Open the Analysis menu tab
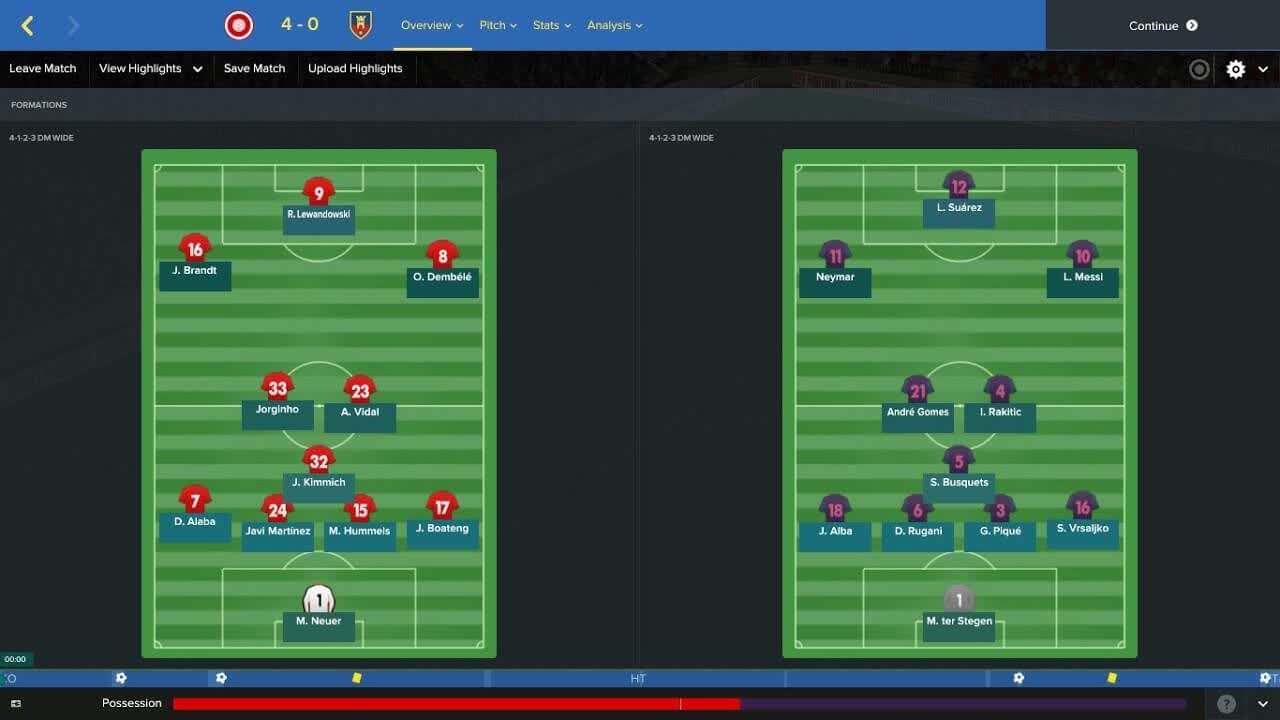This screenshot has height=720, width=1280. [x=615, y=26]
